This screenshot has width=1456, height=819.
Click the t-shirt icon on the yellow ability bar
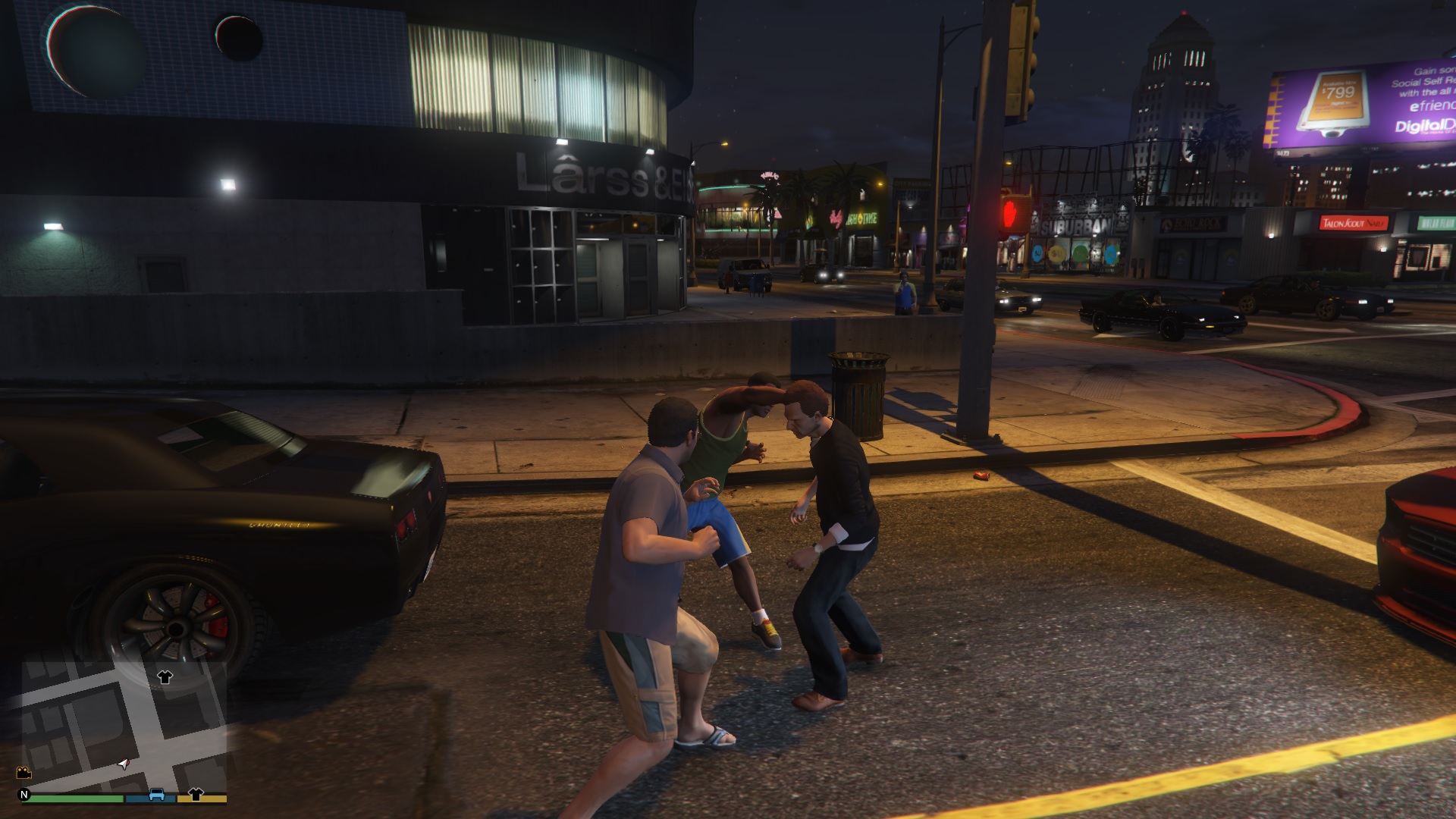click(196, 795)
